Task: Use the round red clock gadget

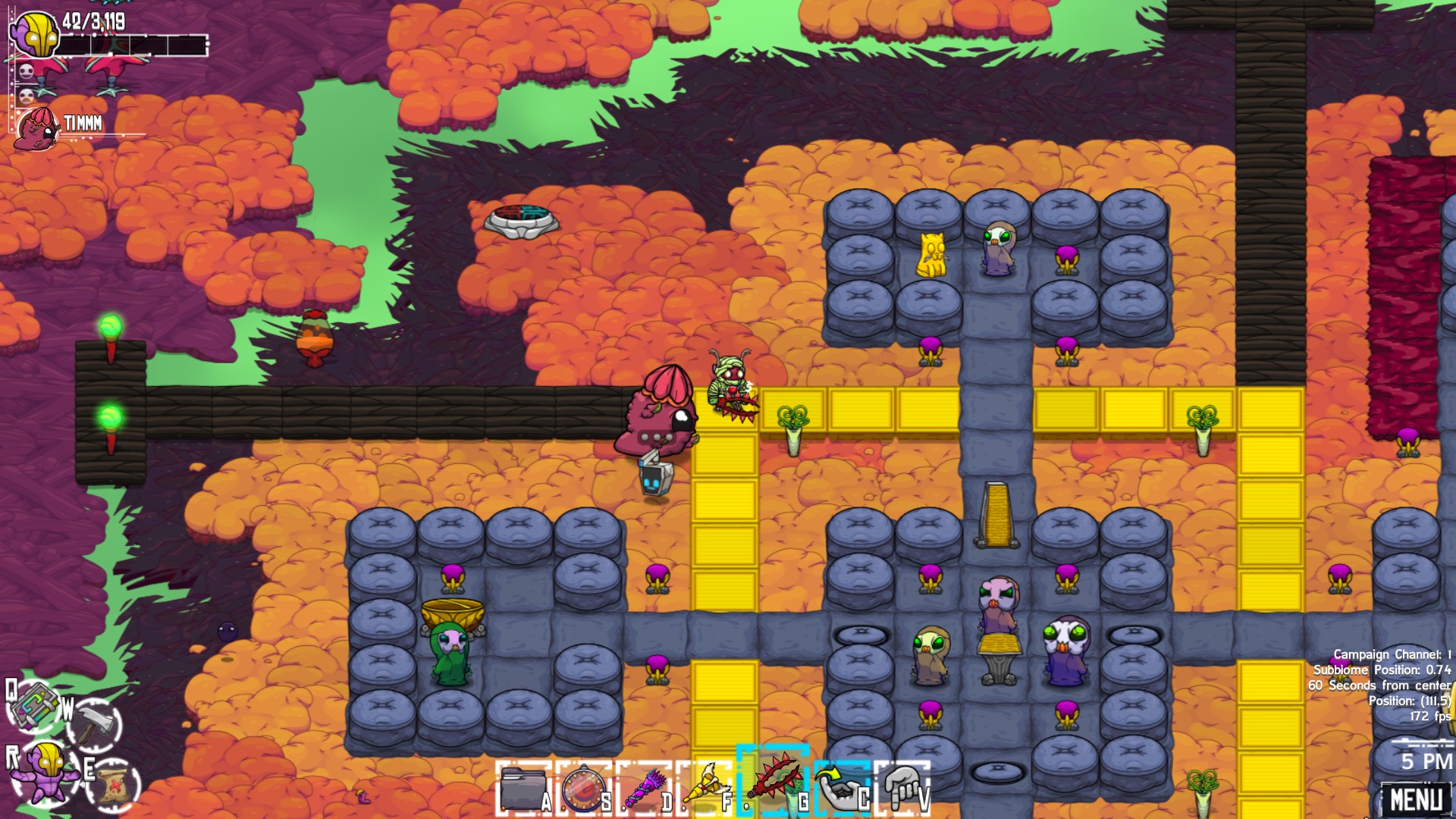Action: (584, 789)
